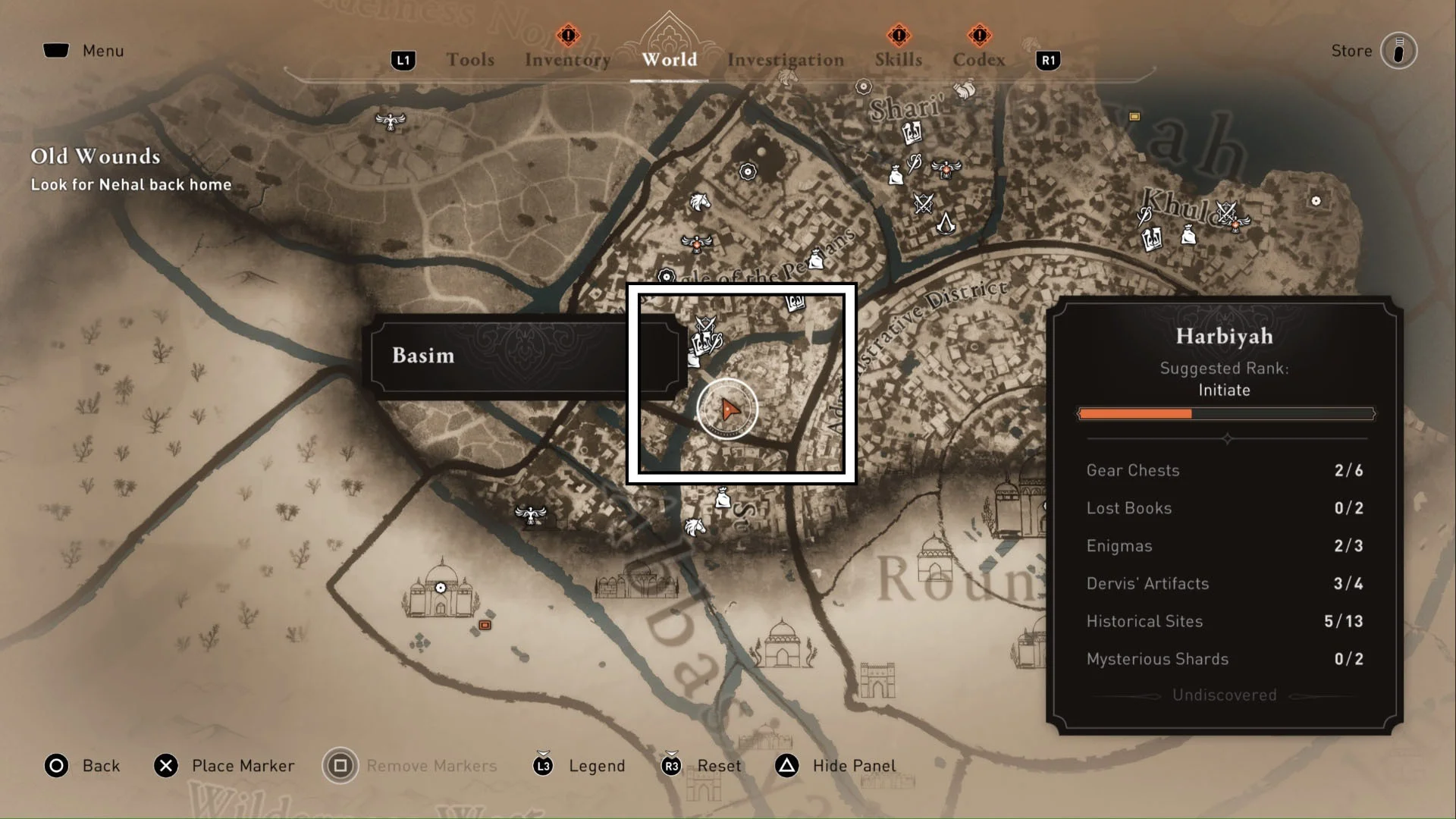
Task: Select the Assassin bureau insignia marker
Action: [x=946, y=223]
